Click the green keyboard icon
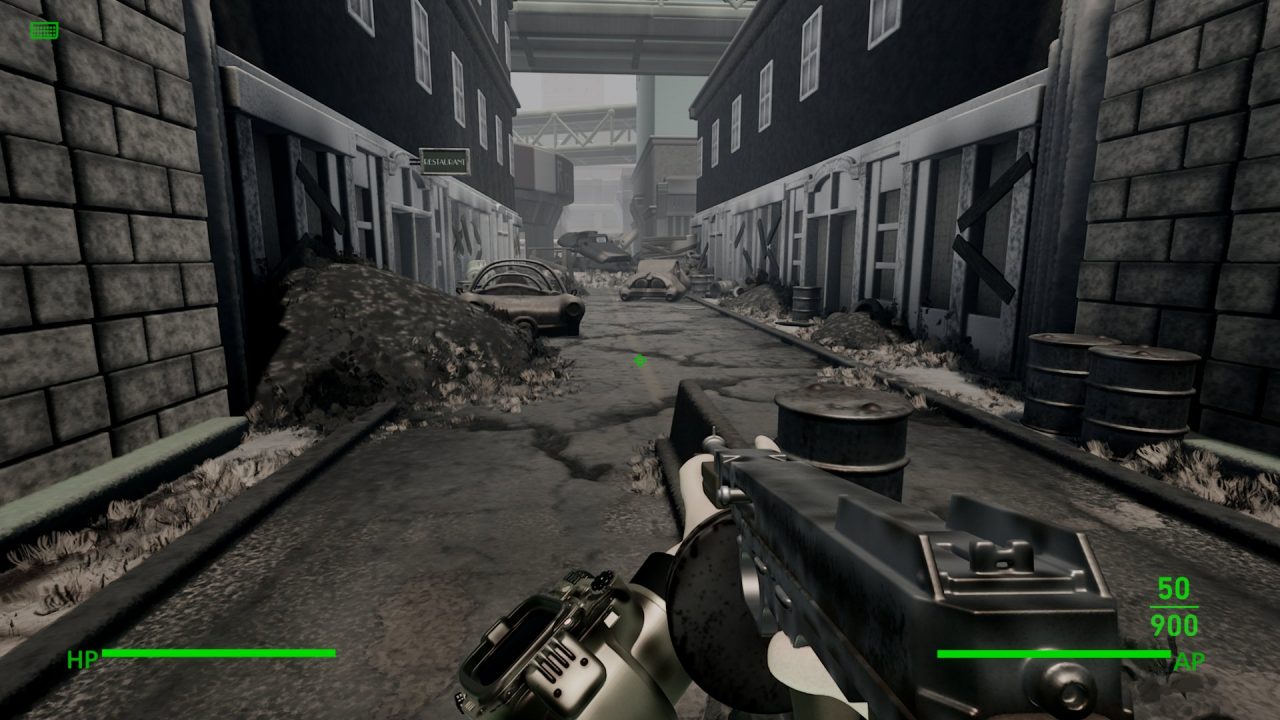 click(44, 30)
